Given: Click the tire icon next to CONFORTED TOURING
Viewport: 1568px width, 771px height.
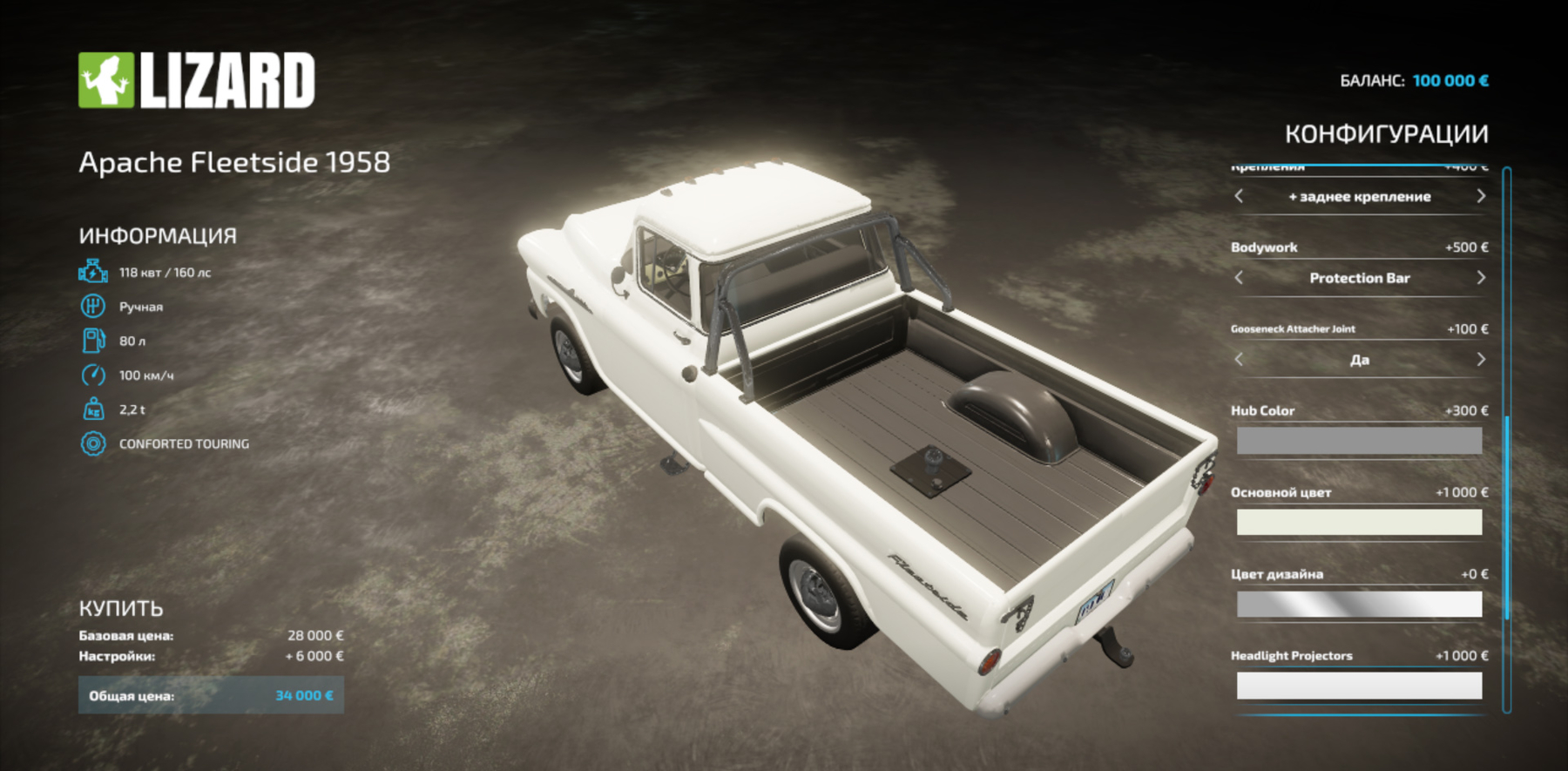Looking at the screenshot, I should 91,443.
